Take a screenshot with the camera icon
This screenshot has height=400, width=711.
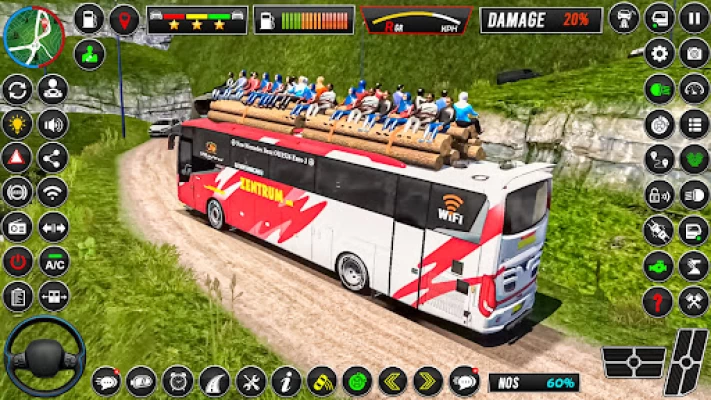tap(694, 53)
